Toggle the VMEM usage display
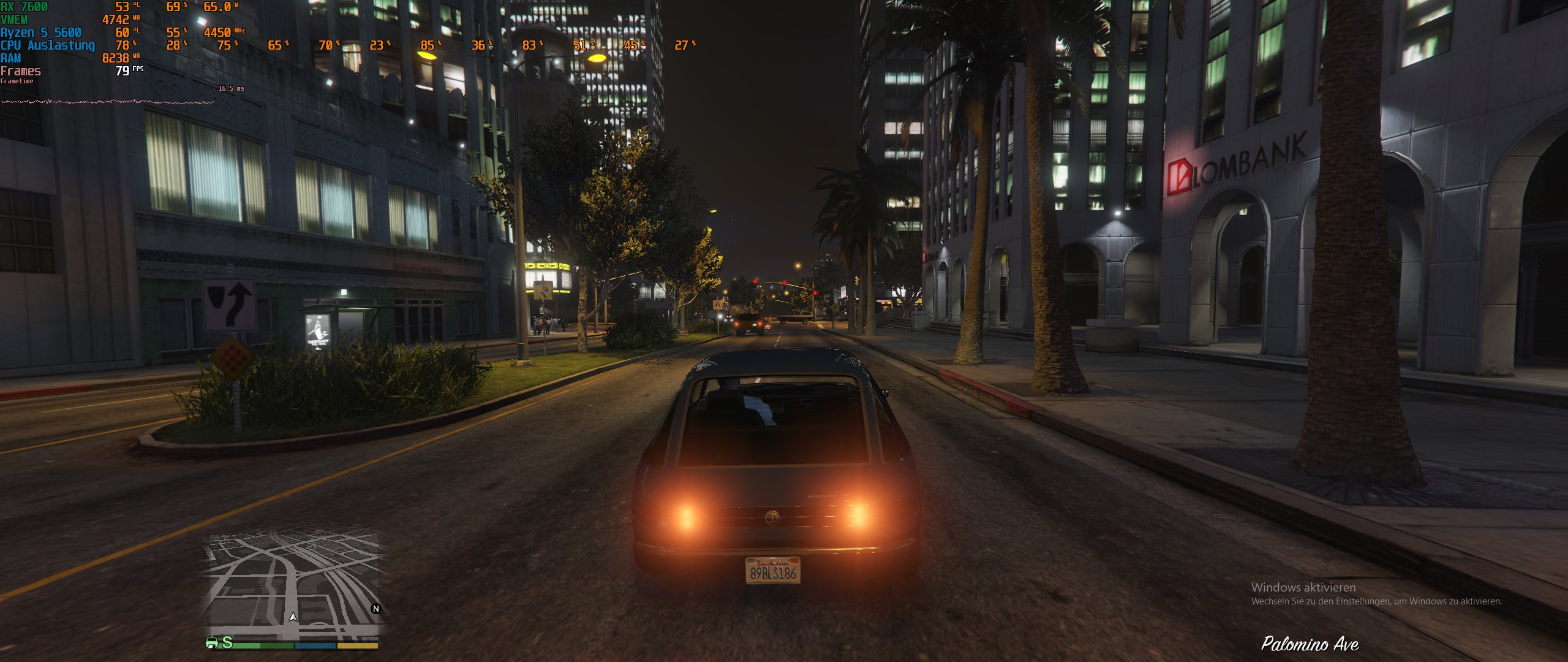 [15, 20]
